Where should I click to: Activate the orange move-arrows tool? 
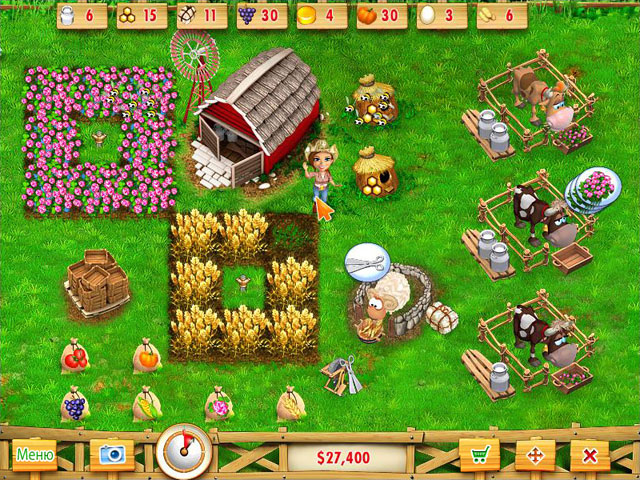(535, 455)
